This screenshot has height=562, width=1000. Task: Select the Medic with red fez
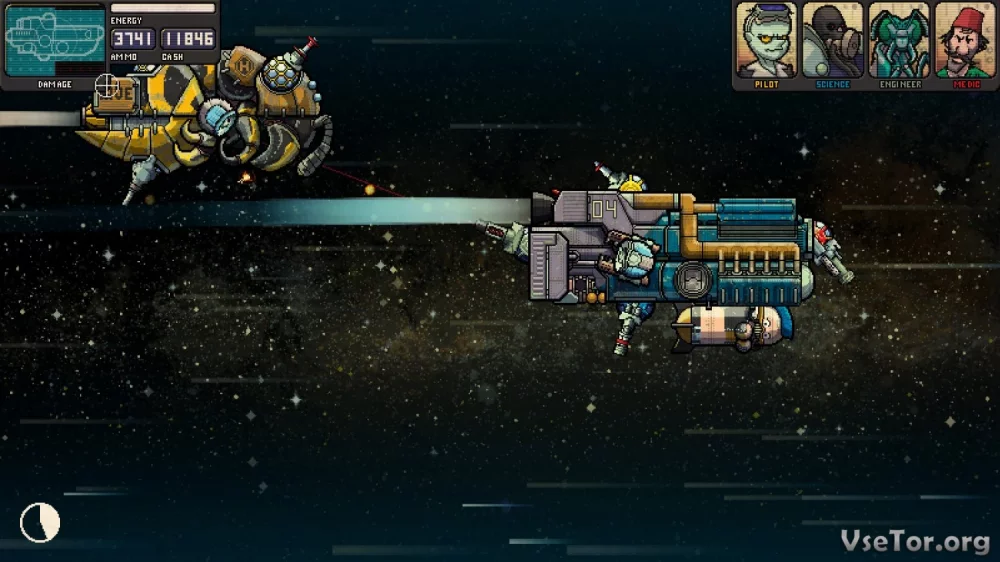(x=965, y=41)
